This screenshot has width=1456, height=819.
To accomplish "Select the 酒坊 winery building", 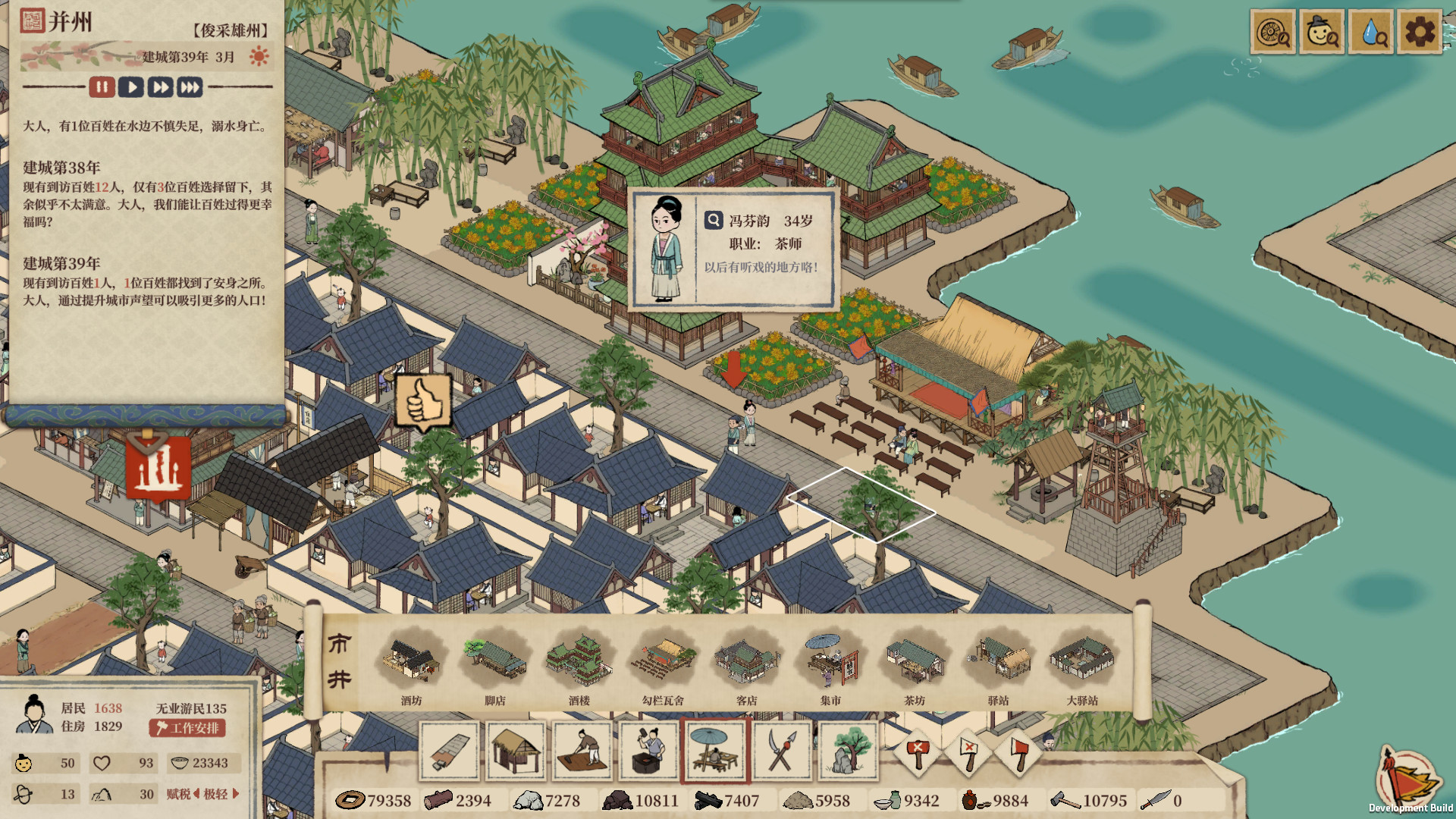I will pos(411,665).
